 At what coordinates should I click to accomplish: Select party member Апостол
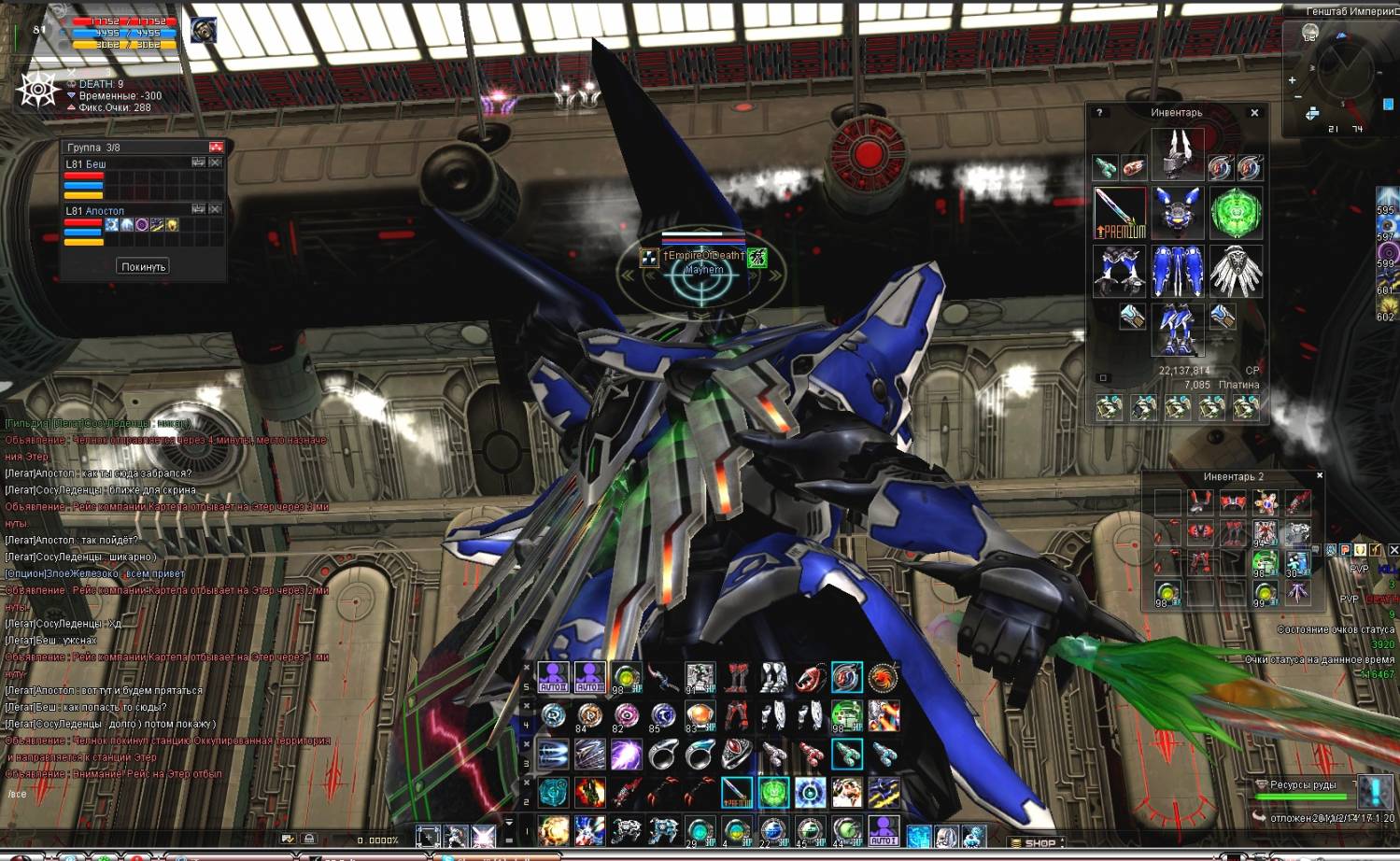click(x=94, y=211)
